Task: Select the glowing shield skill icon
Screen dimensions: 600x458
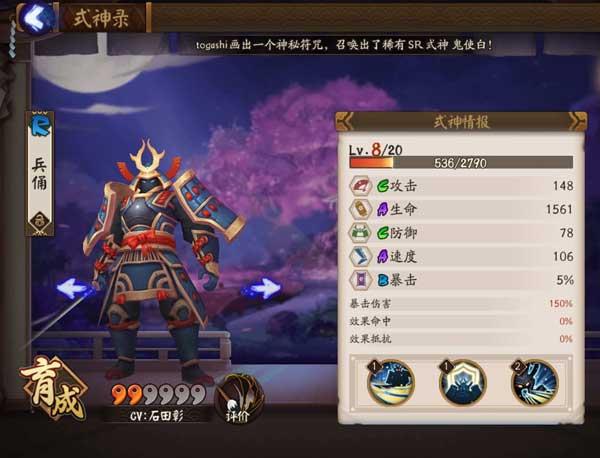Action: click(x=463, y=383)
